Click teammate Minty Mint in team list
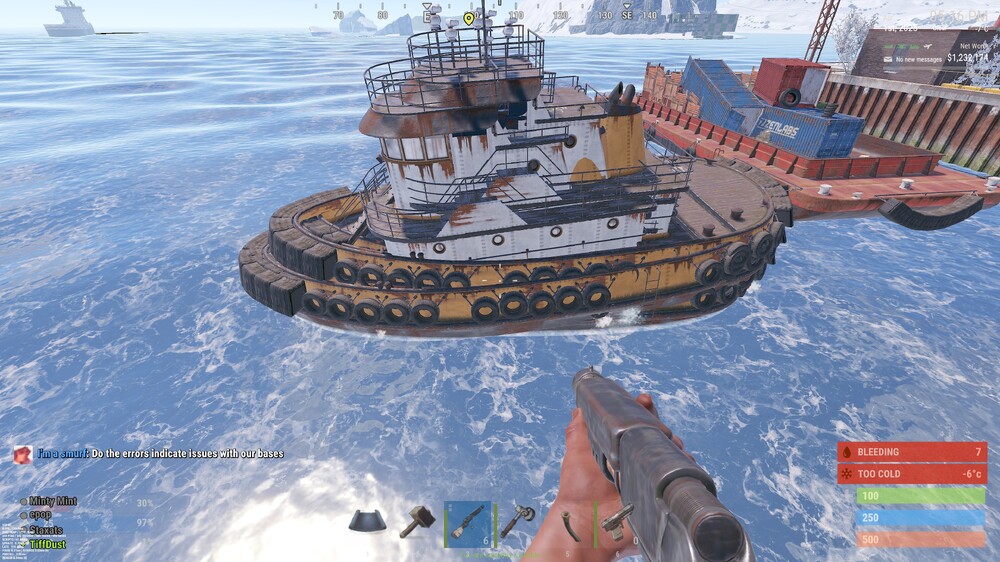 coord(53,501)
